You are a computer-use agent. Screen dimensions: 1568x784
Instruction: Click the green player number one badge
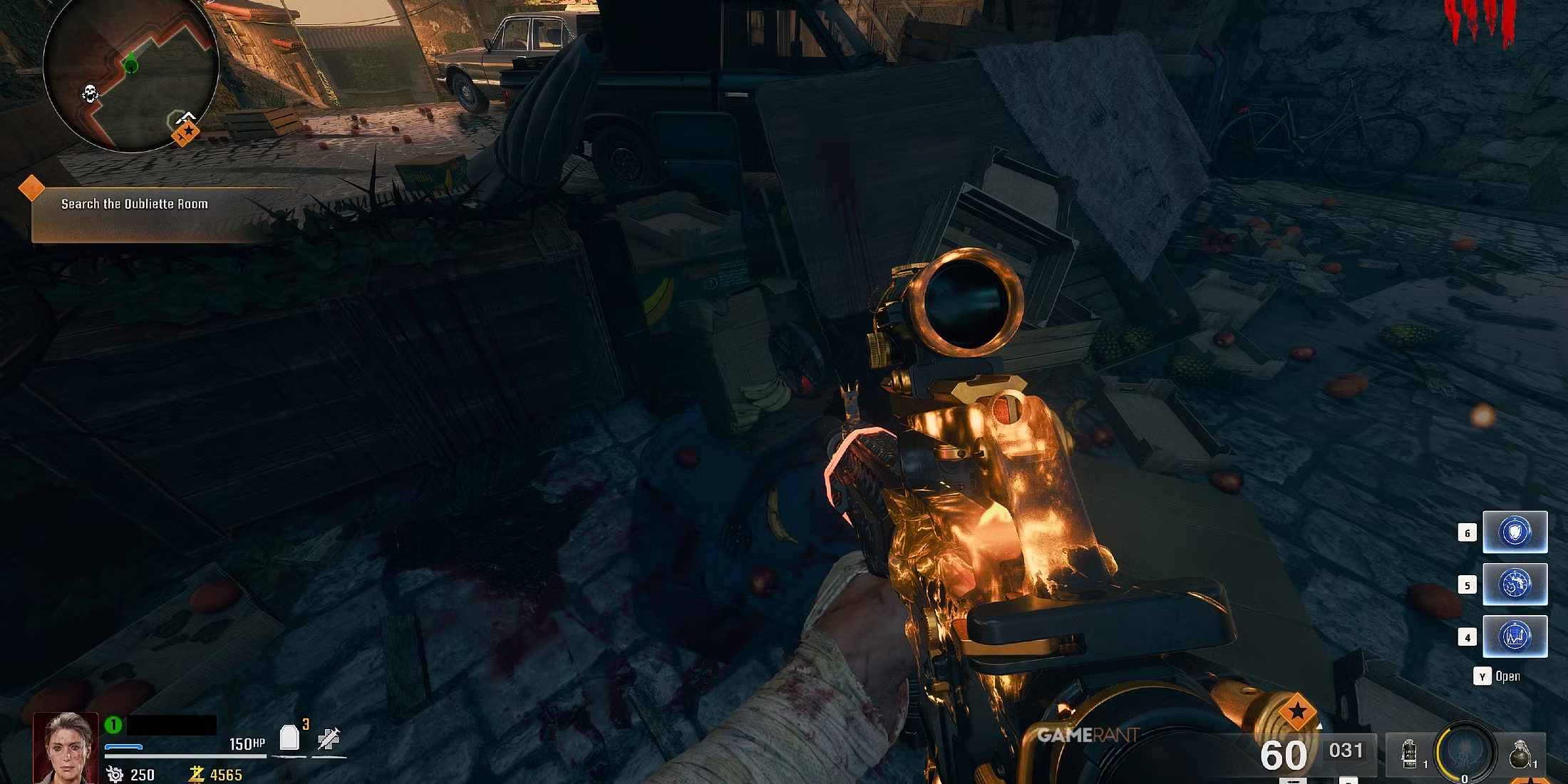click(x=113, y=725)
